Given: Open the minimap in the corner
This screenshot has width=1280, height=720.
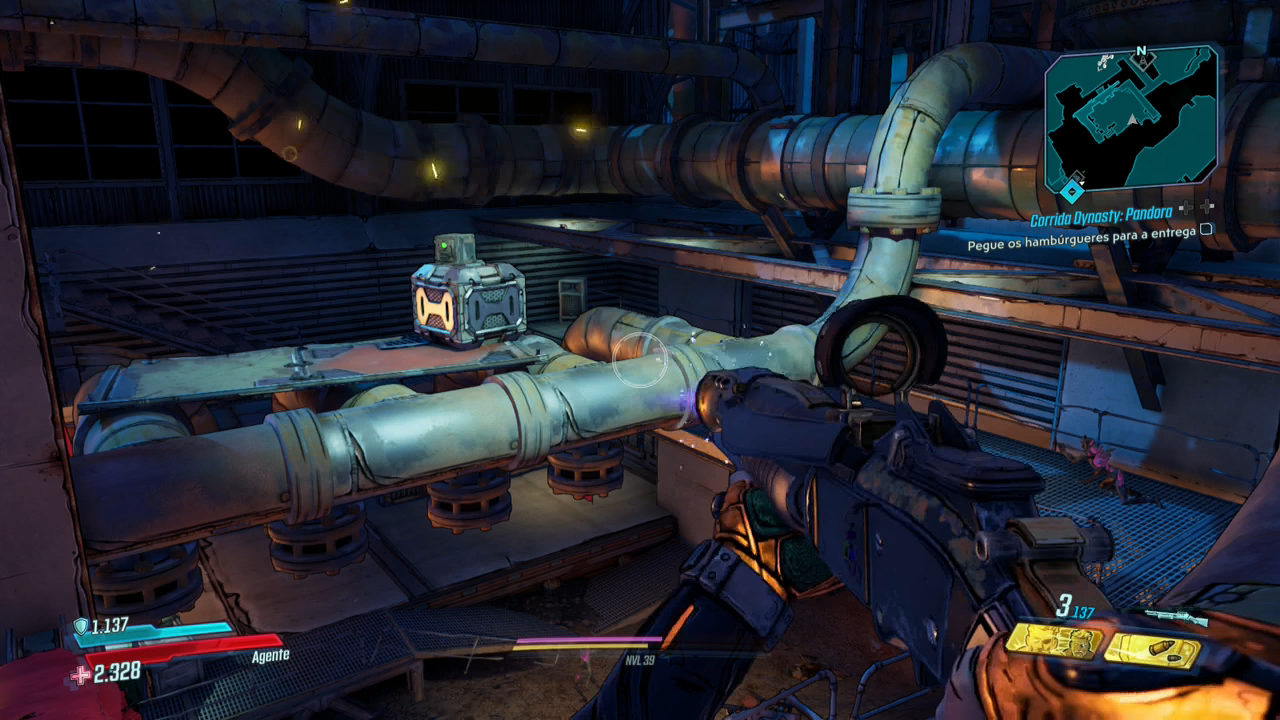Looking at the screenshot, I should click(x=1132, y=118).
